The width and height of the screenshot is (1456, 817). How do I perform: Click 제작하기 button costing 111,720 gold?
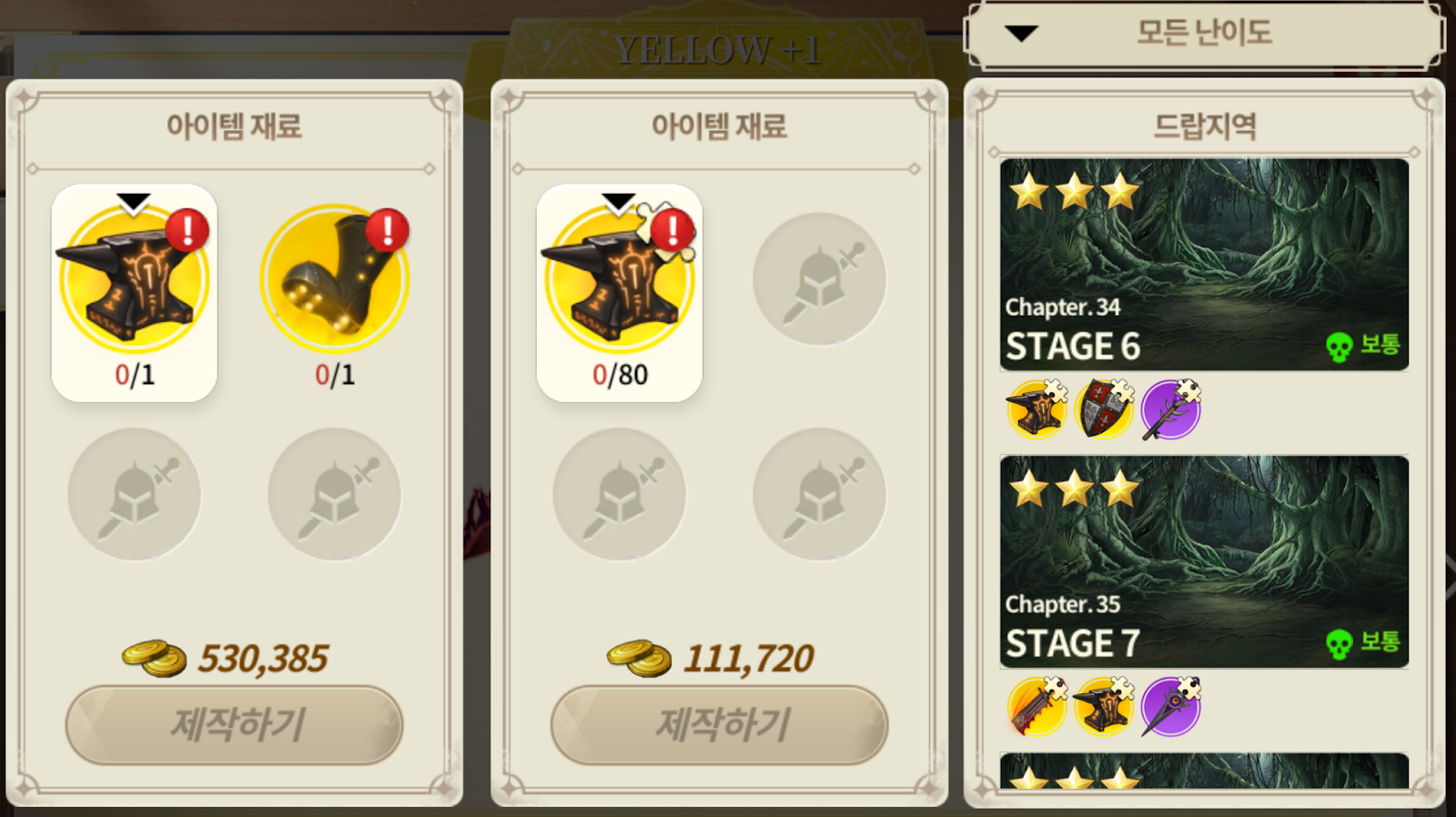pyautogui.click(x=719, y=724)
